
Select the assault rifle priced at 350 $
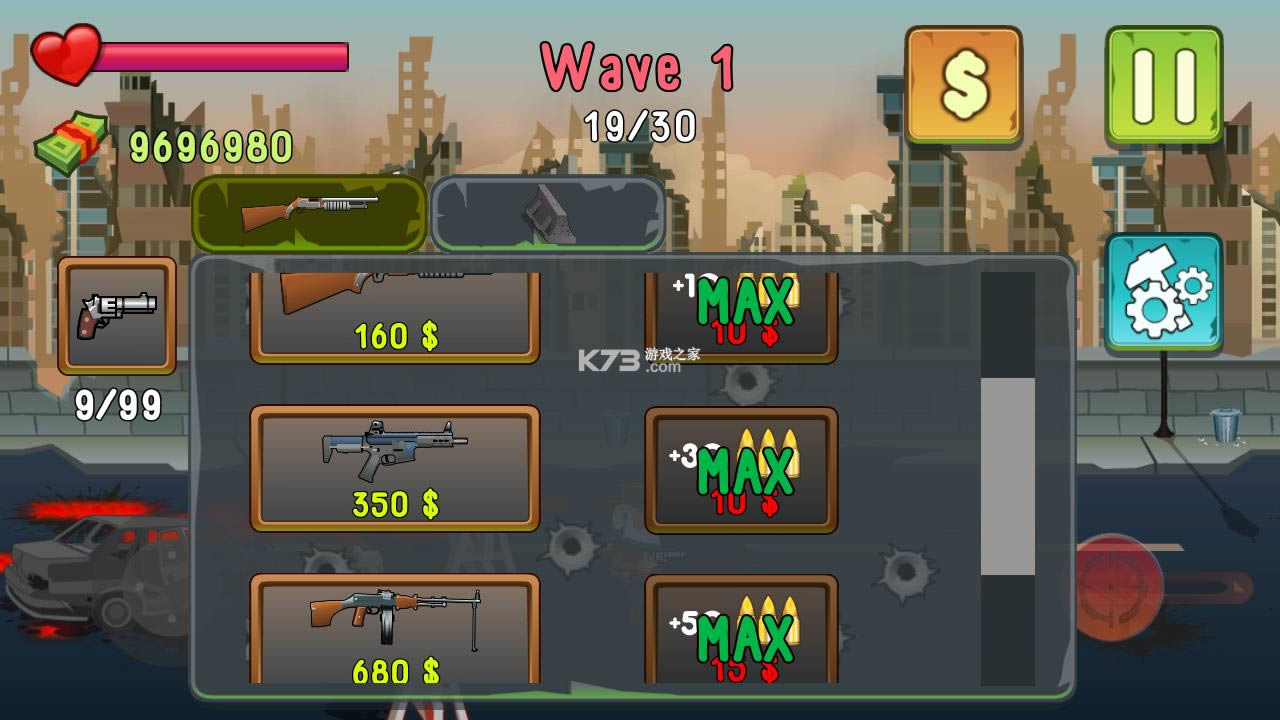[395, 465]
